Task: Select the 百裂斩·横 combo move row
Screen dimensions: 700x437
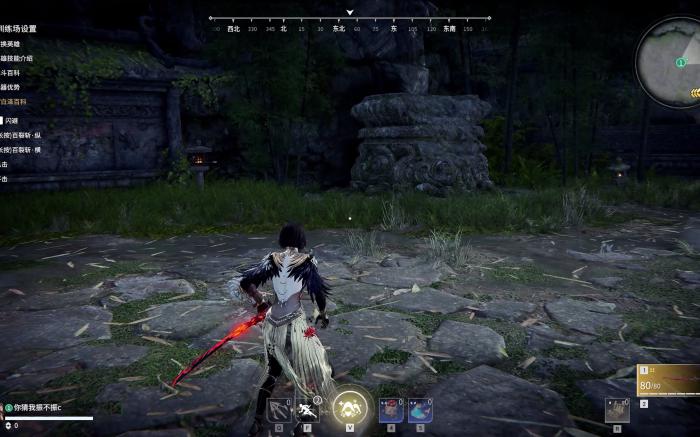Action: 20,150
